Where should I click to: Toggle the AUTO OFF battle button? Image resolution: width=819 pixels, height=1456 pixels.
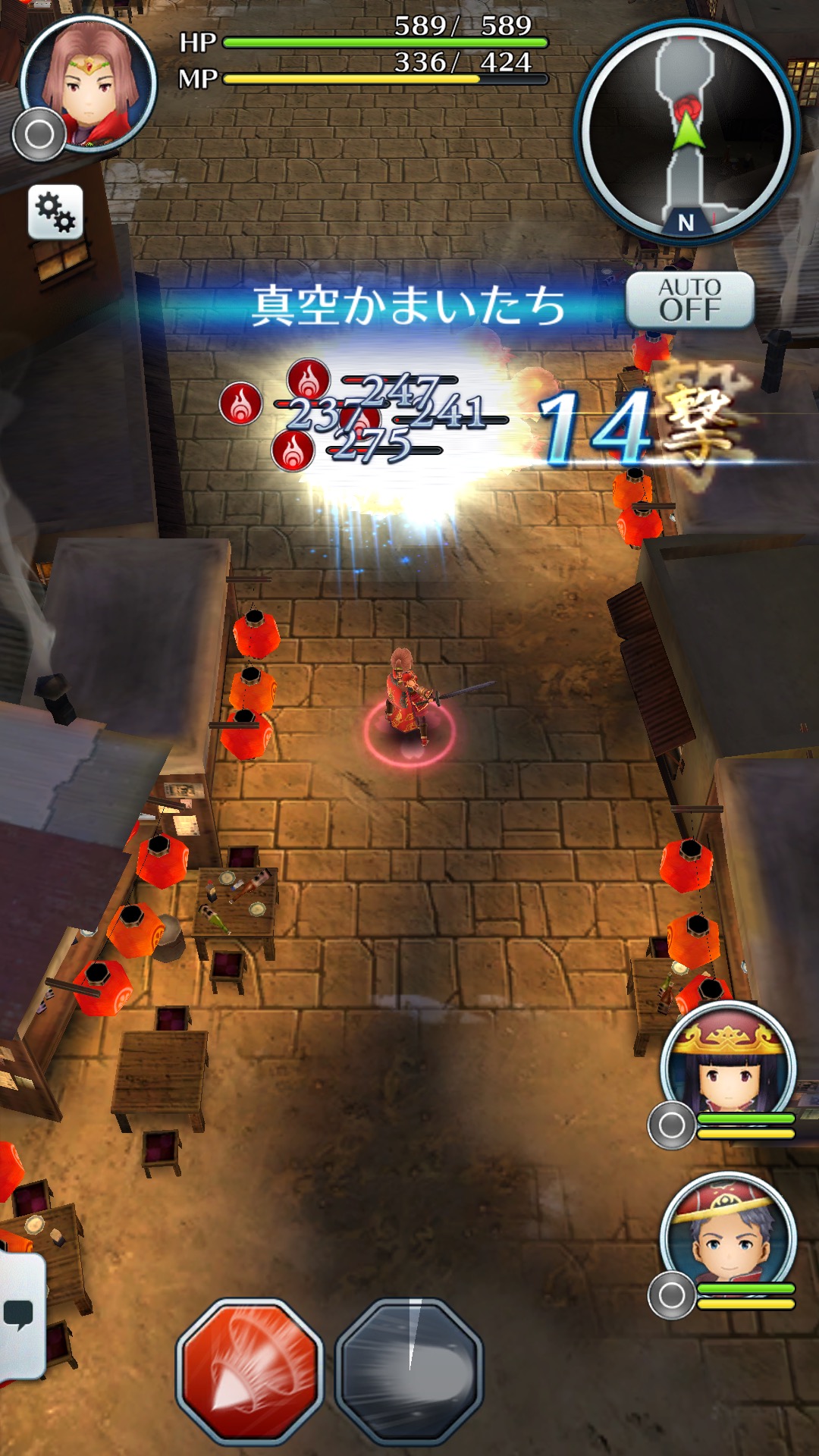(x=689, y=300)
